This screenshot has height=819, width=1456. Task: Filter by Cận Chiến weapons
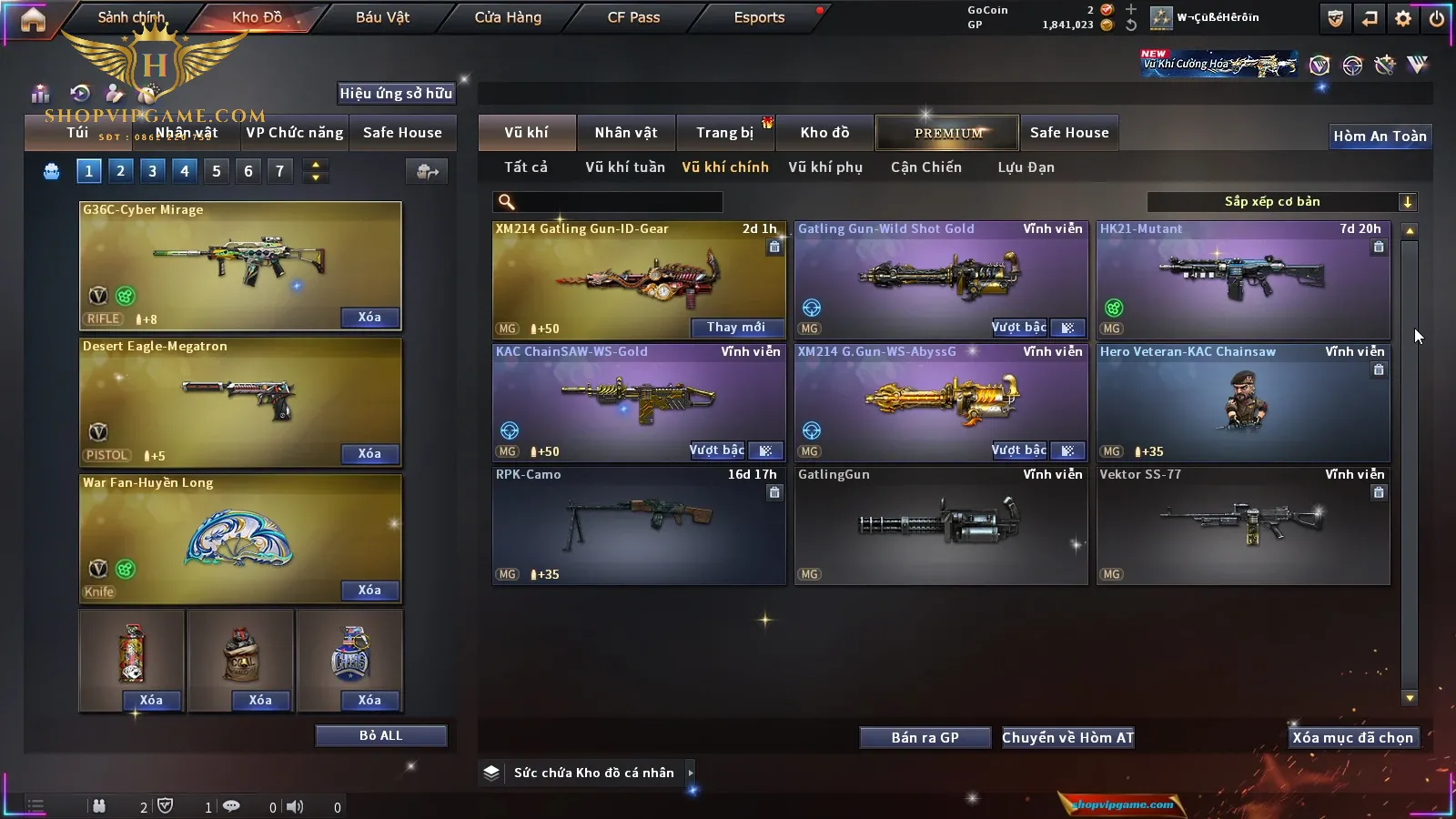(925, 167)
